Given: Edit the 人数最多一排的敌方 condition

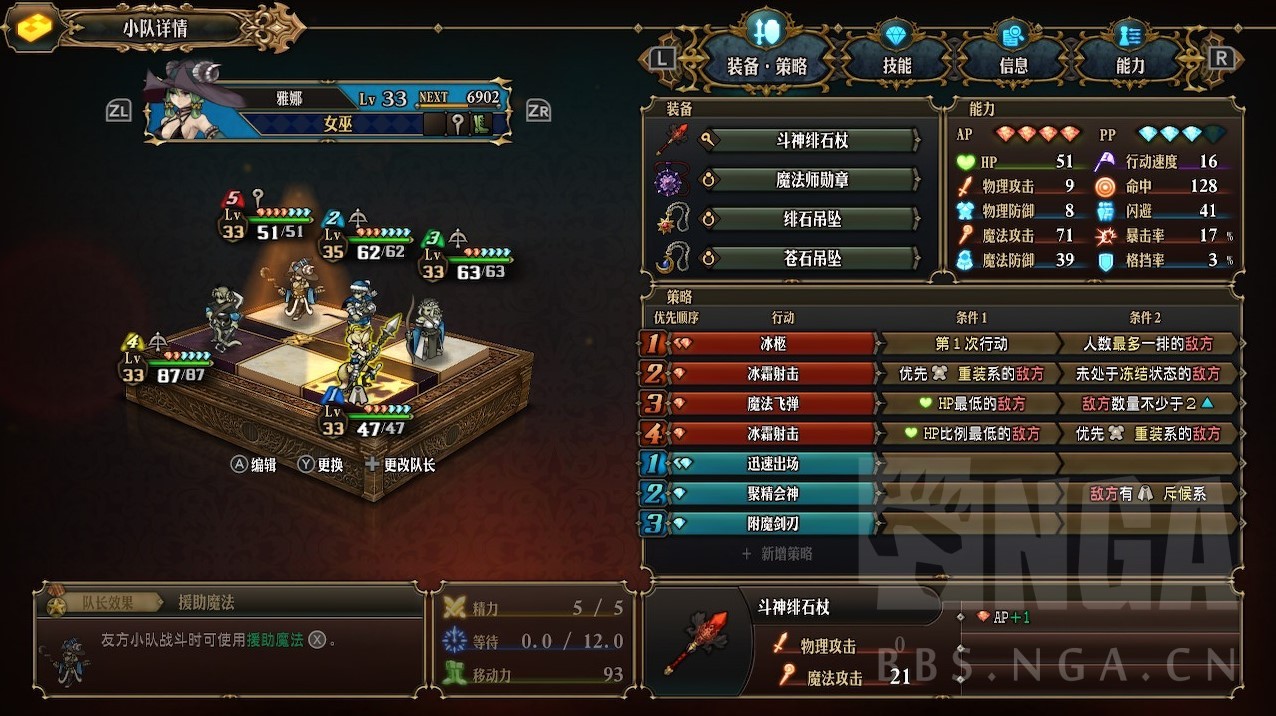Looking at the screenshot, I should click(1147, 344).
